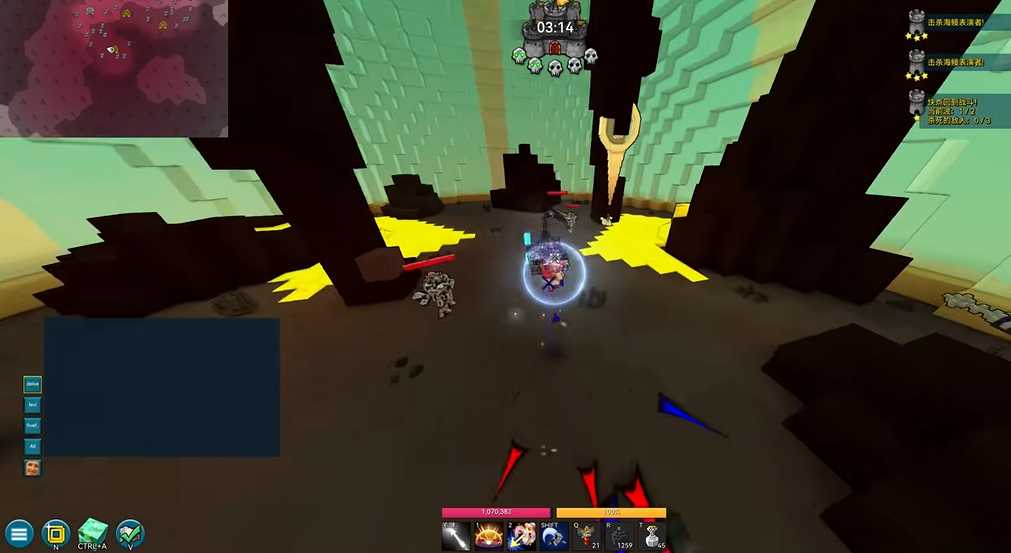1011x553 pixels.
Task: Activate the crescent moon Shift ability
Action: tap(554, 536)
